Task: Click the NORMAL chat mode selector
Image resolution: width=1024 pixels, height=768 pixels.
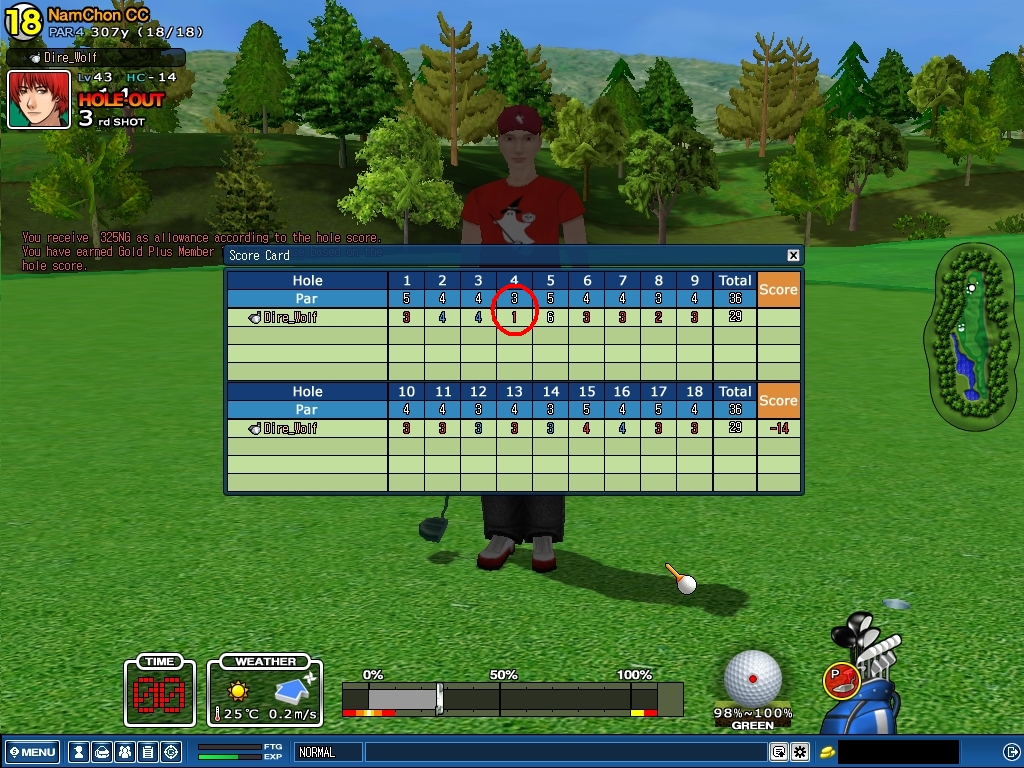Action: (x=327, y=752)
